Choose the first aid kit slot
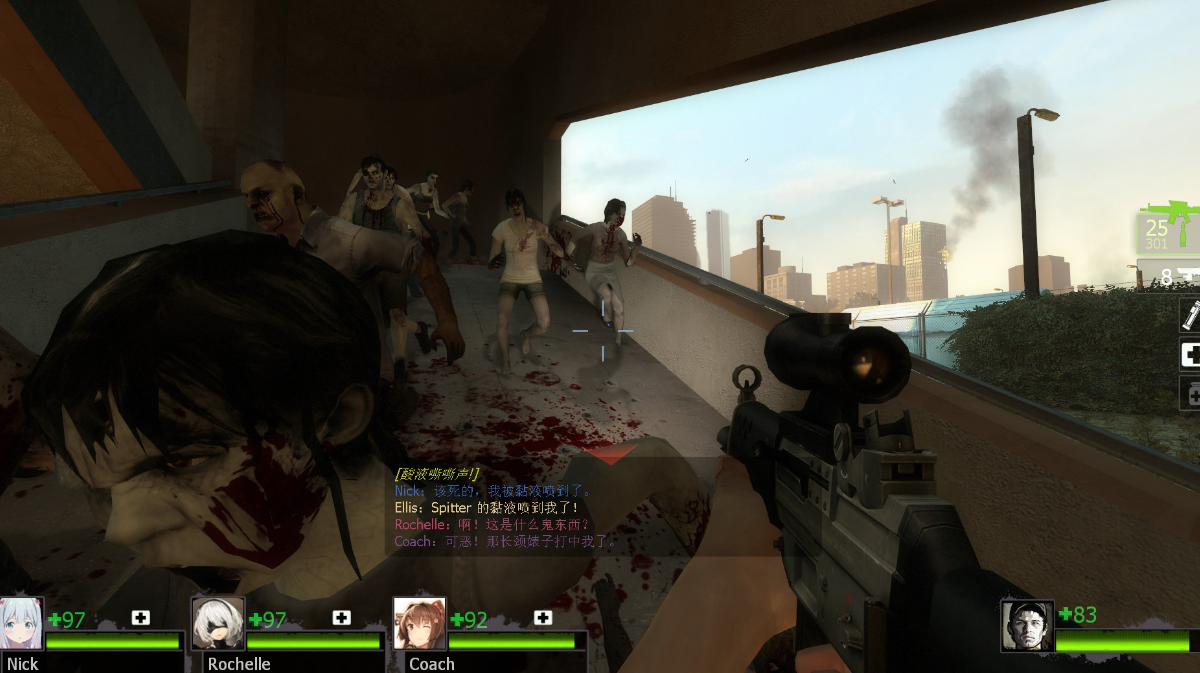 (1190, 354)
